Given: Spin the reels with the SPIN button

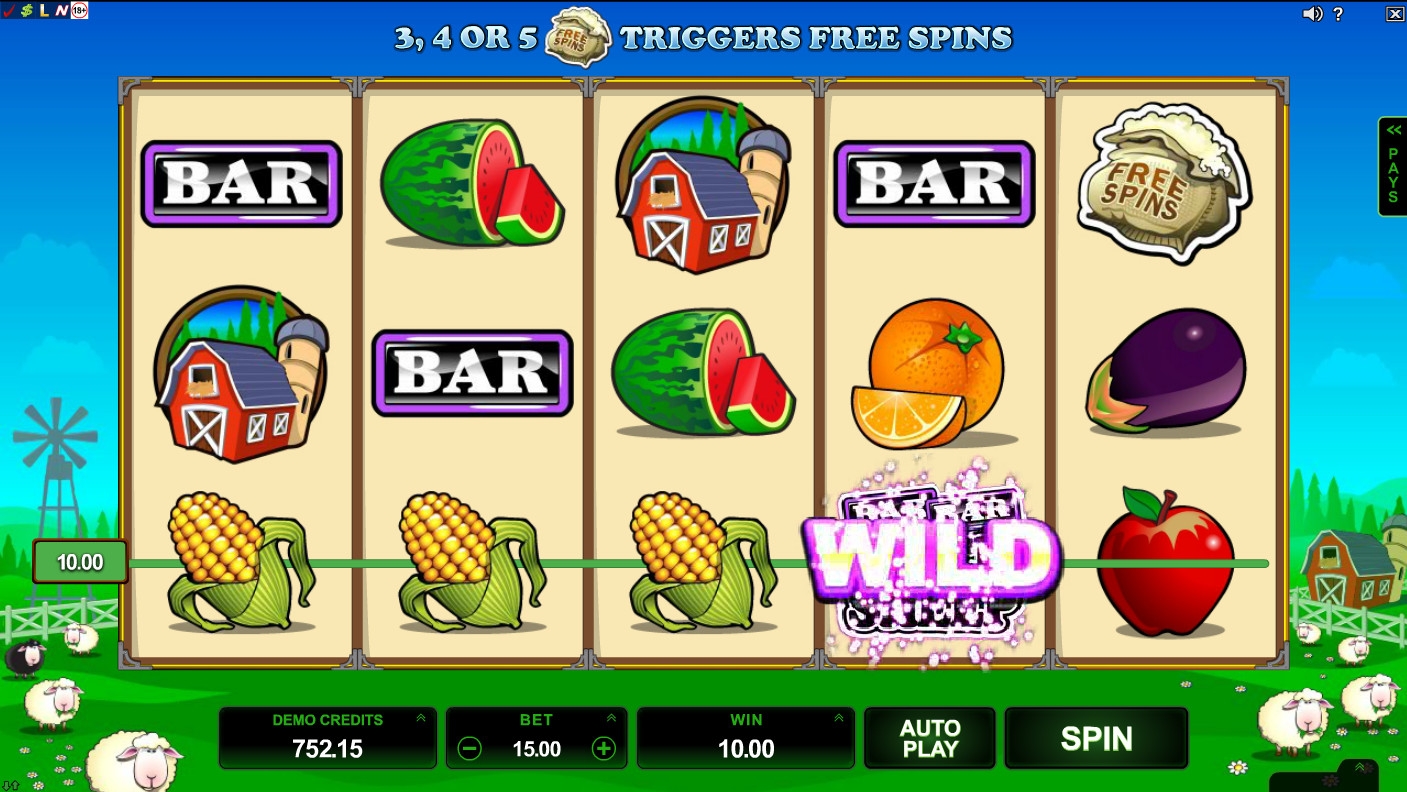Looking at the screenshot, I should (x=1096, y=739).
